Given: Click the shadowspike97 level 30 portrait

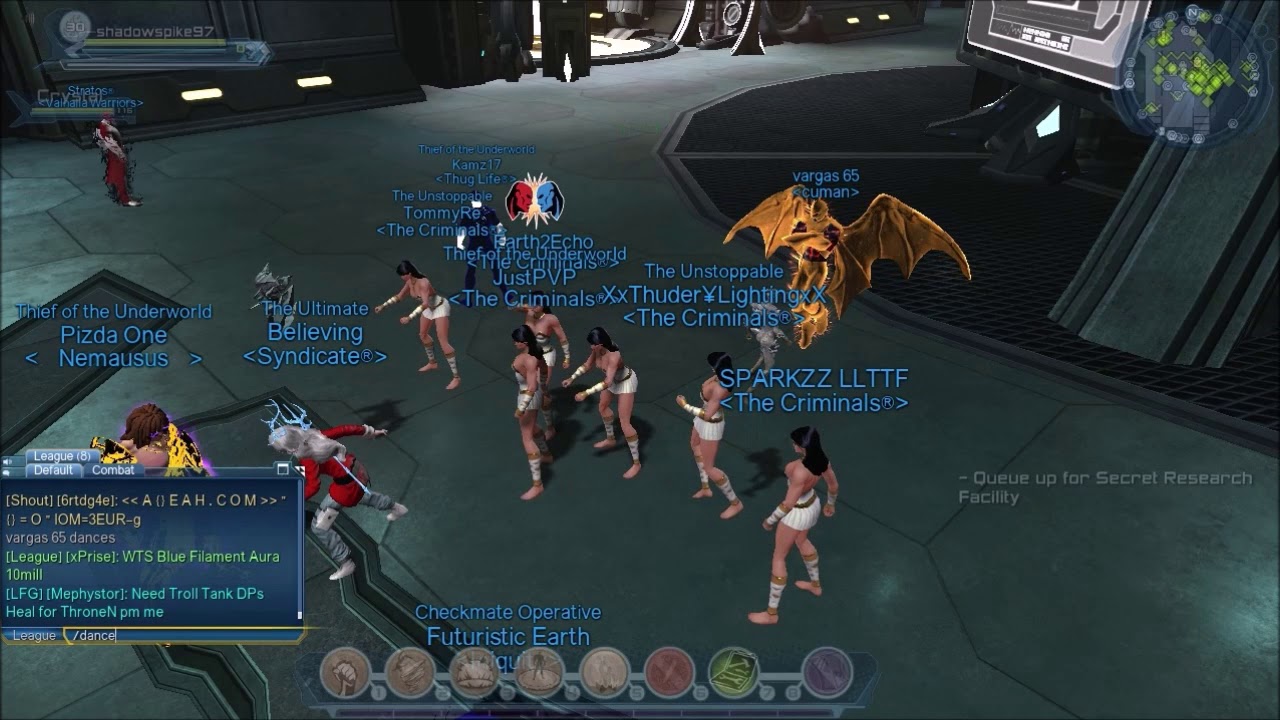Looking at the screenshot, I should click(x=74, y=28).
